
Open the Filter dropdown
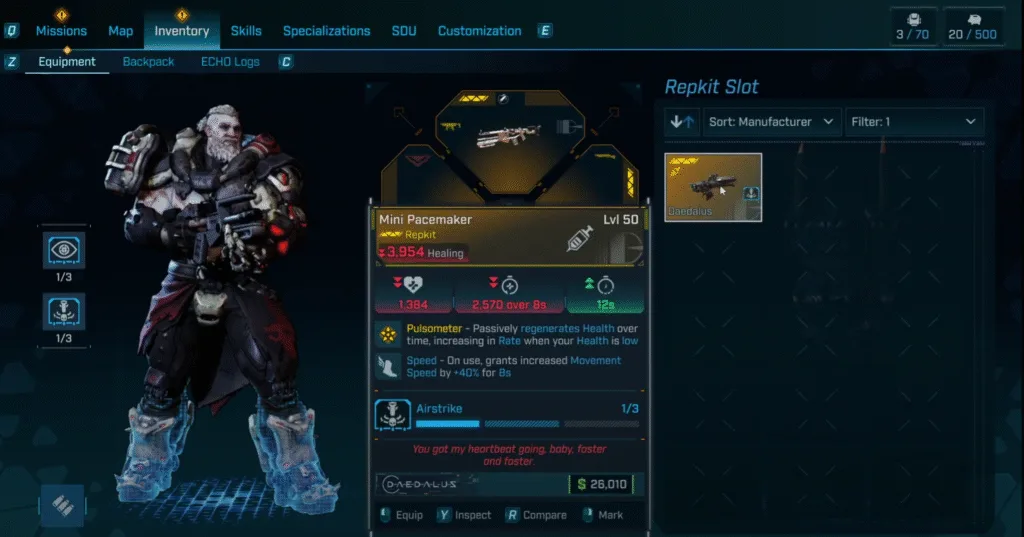pos(914,122)
